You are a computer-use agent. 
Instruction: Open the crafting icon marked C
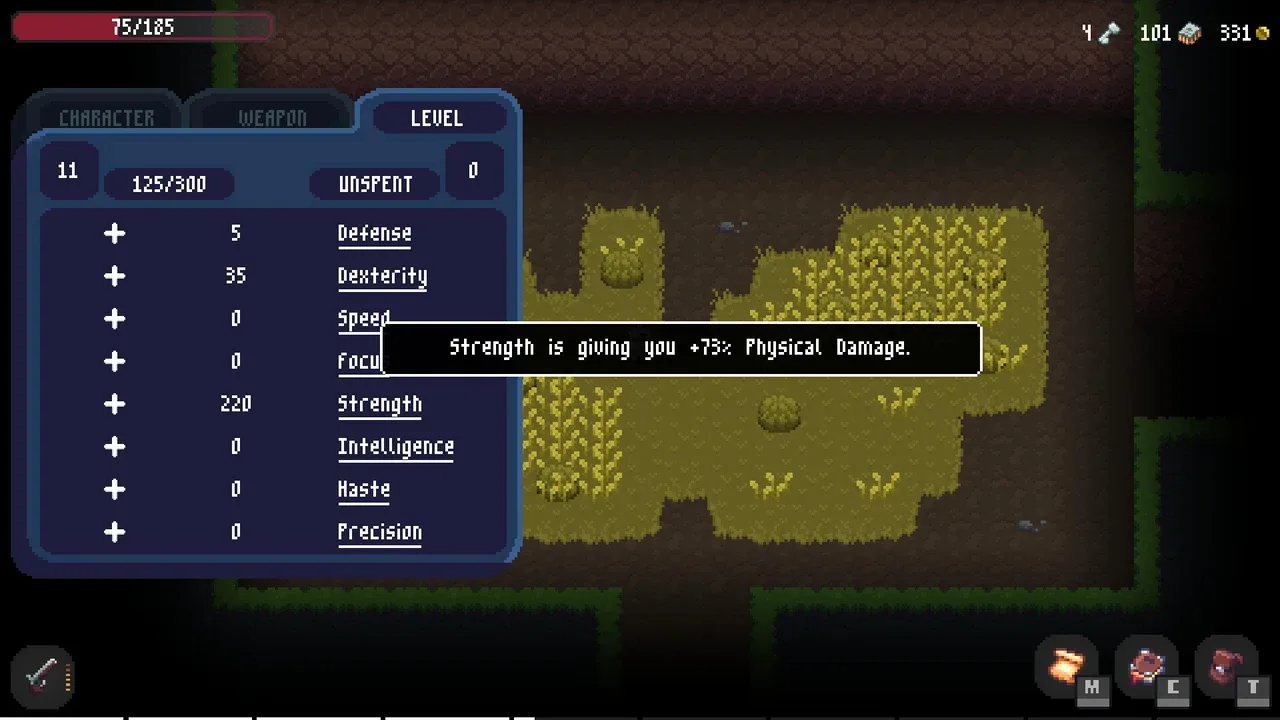(1147, 667)
